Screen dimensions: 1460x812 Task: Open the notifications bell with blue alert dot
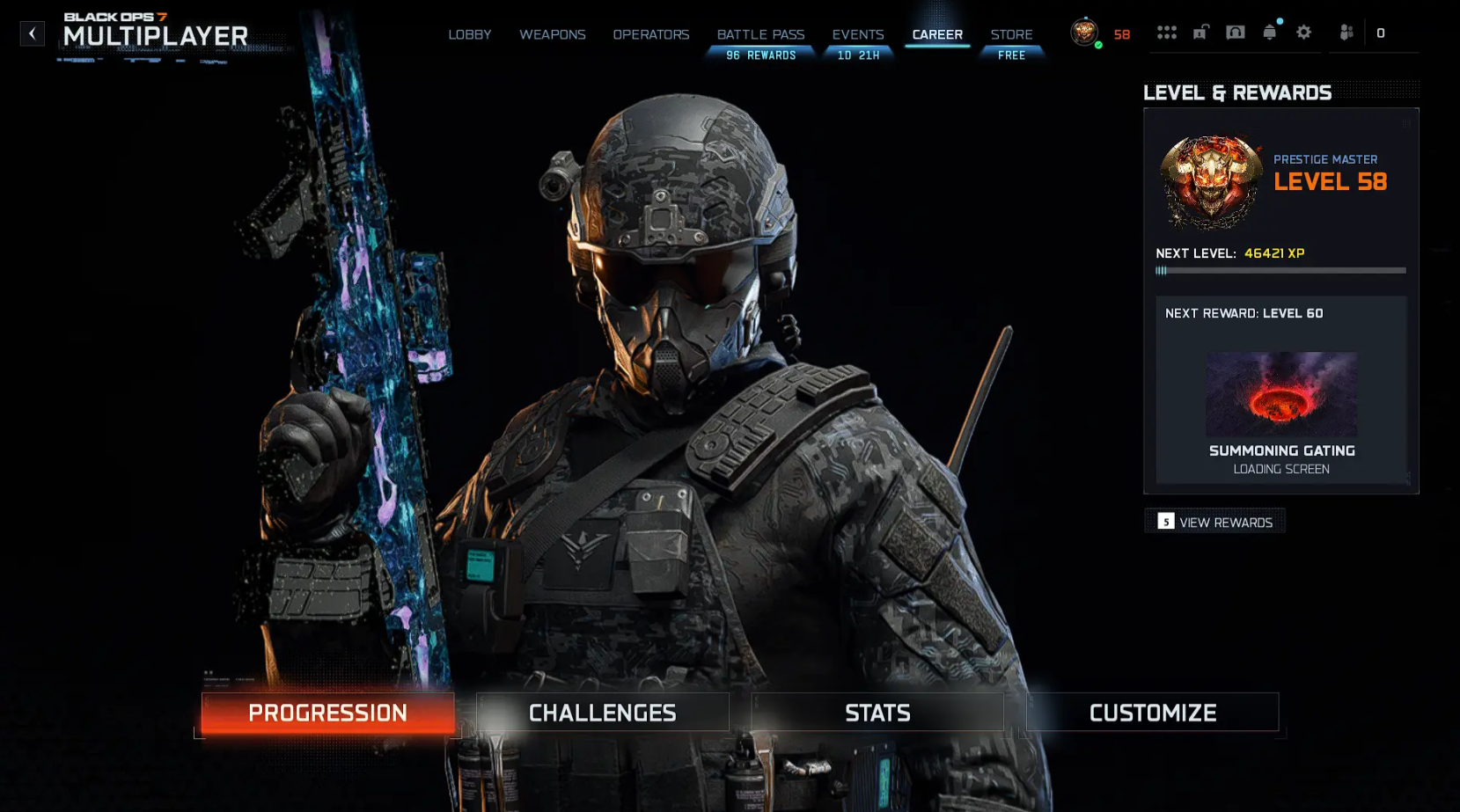(x=1269, y=32)
